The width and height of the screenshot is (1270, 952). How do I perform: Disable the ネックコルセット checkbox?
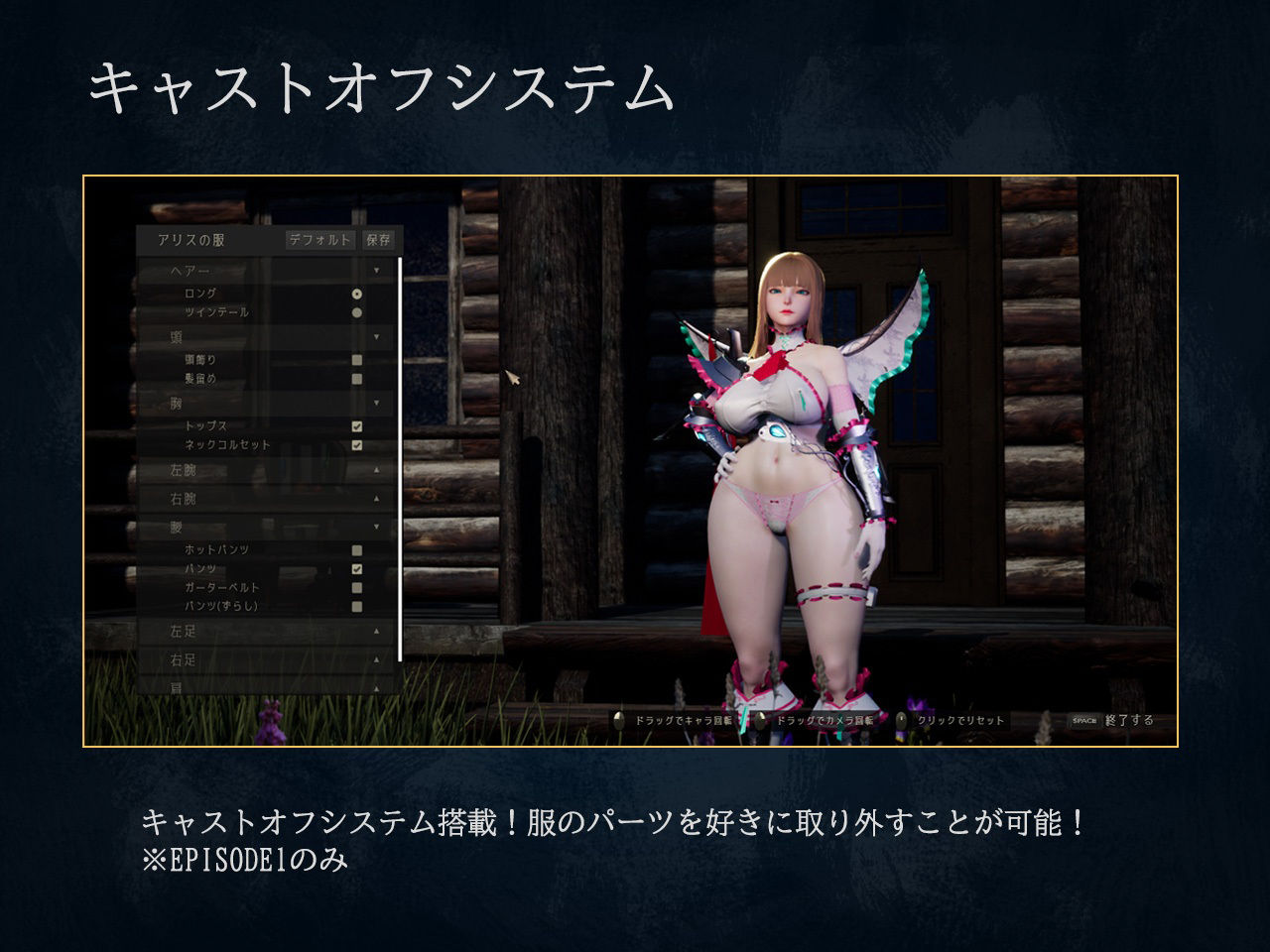click(x=356, y=443)
